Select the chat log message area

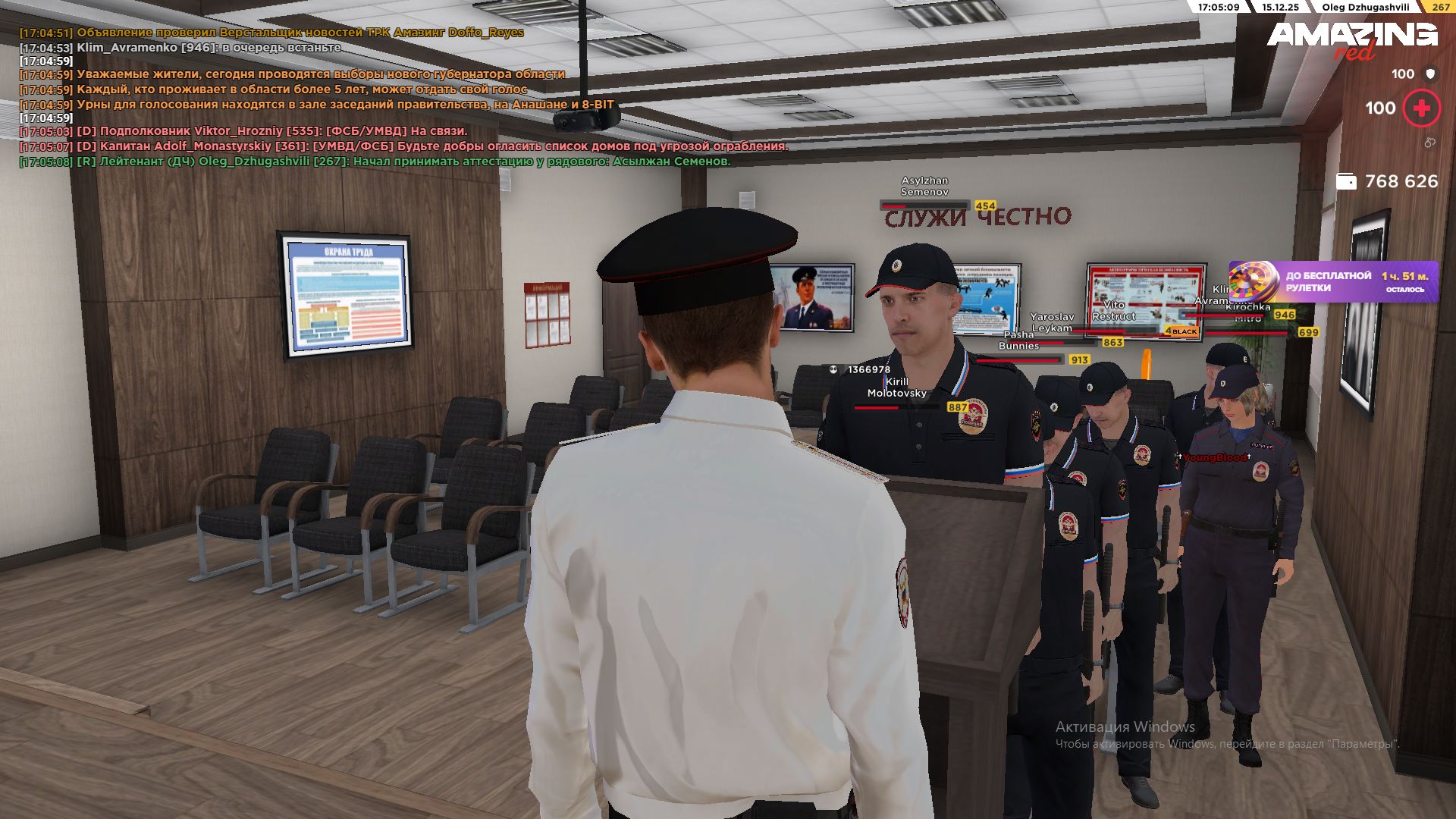(x=402, y=96)
